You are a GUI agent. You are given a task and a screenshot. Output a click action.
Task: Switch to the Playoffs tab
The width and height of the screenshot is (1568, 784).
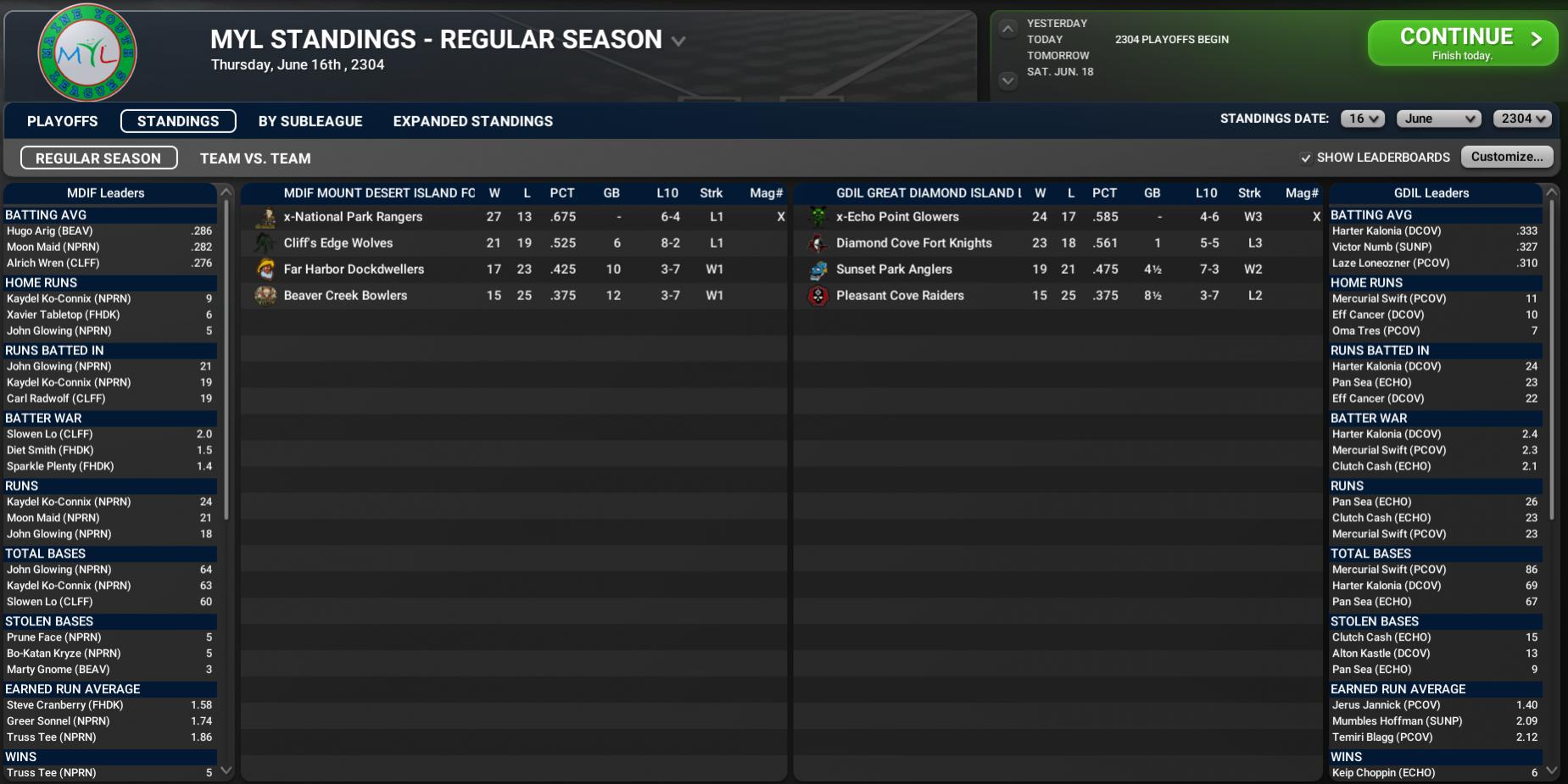coord(62,121)
